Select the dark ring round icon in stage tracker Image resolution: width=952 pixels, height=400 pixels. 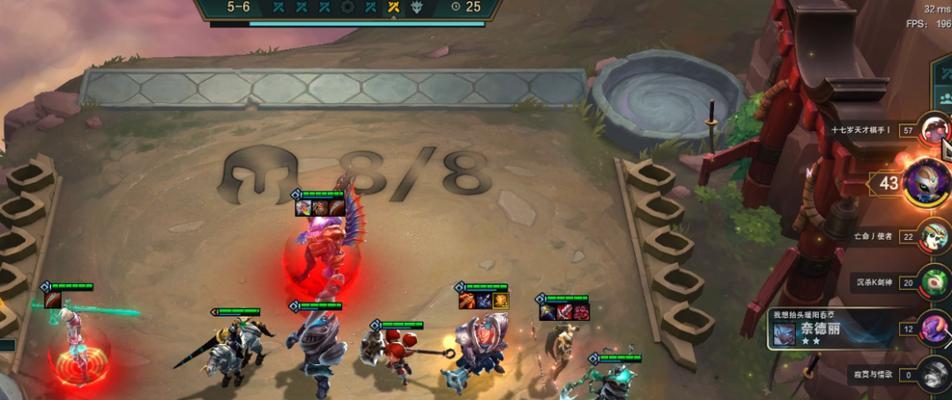pos(346,6)
